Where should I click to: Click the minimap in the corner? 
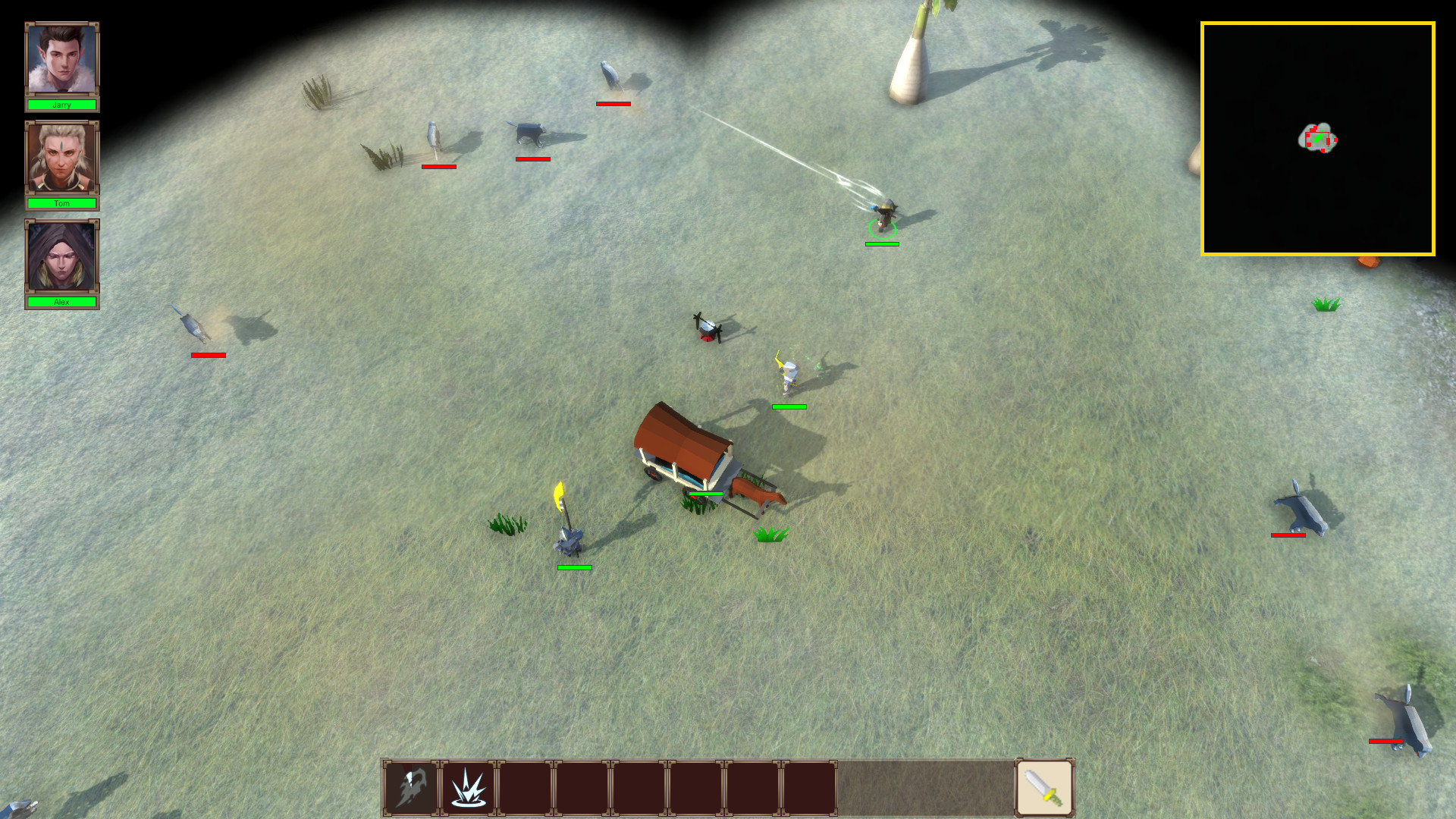1317,139
